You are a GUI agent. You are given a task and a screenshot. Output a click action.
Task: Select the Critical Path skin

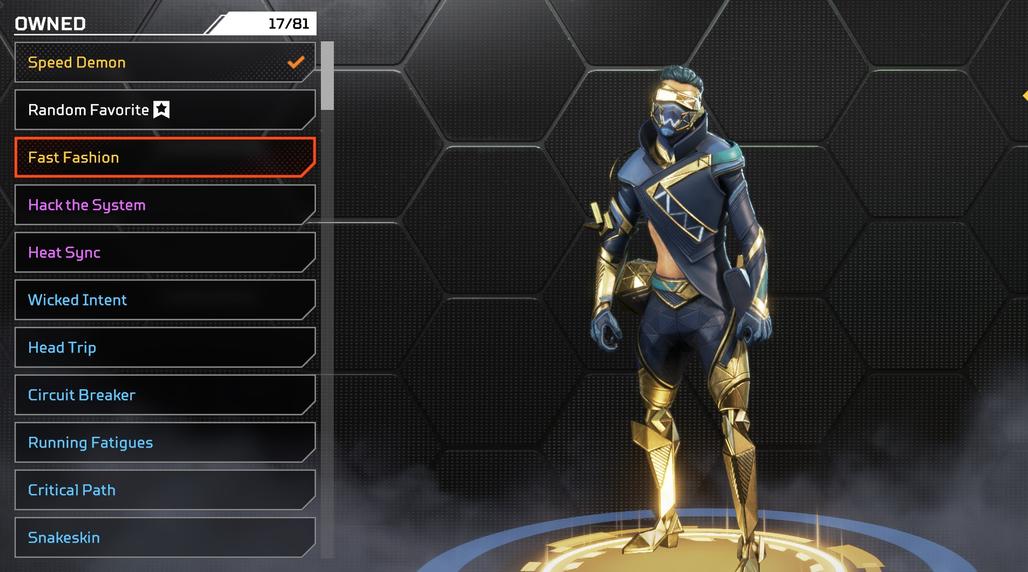(165, 490)
